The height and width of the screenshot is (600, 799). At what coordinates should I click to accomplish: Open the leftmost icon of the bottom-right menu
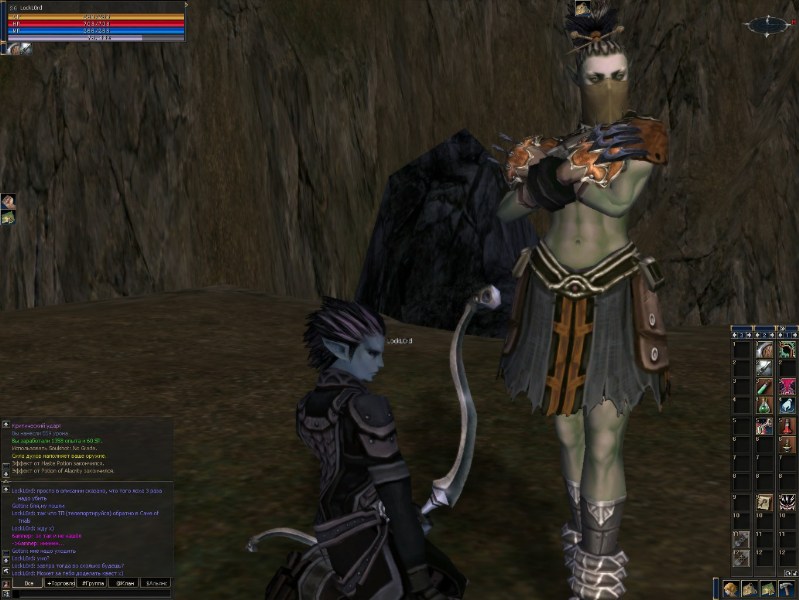point(729,589)
